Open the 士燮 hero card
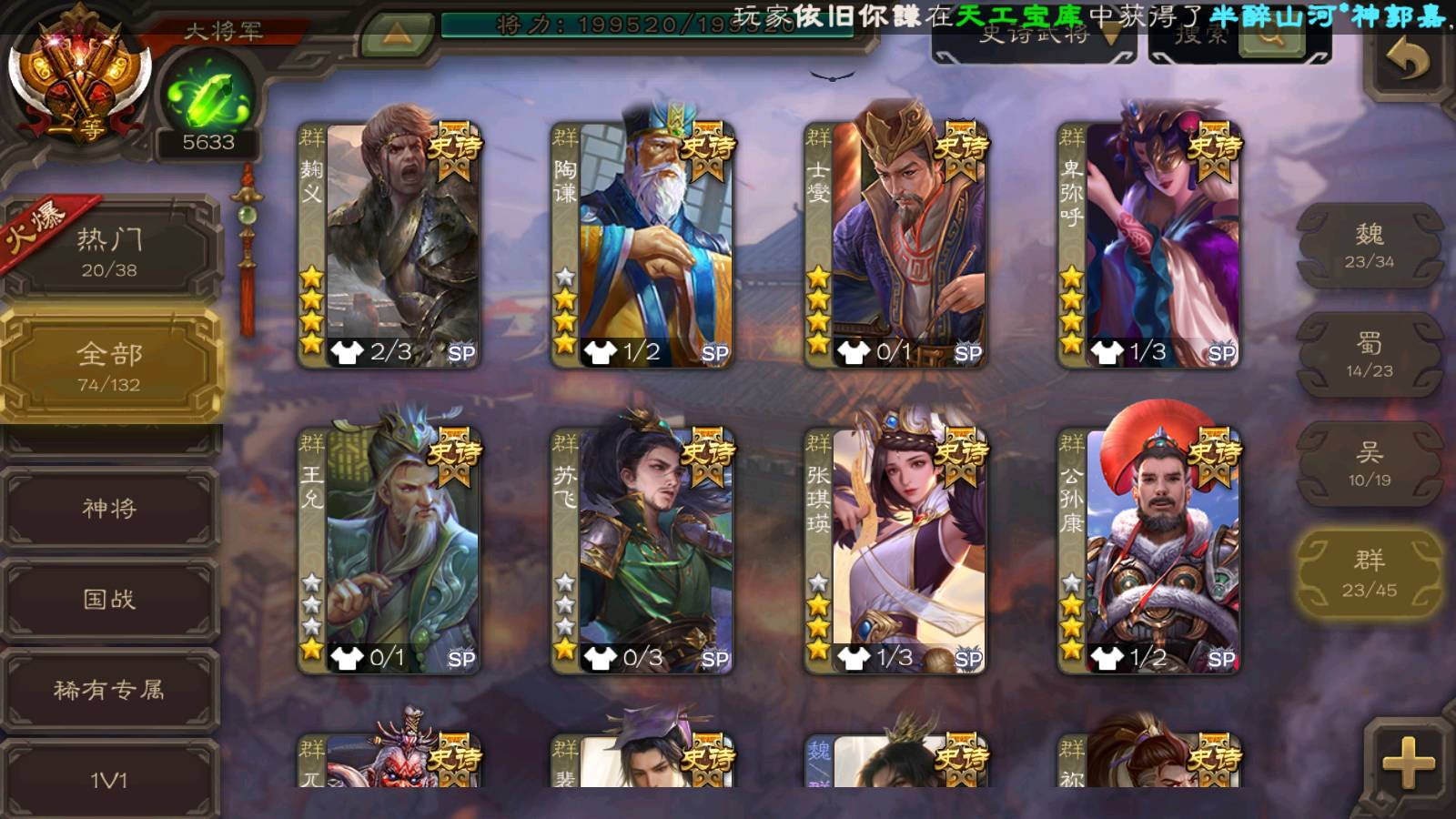The width and height of the screenshot is (1456, 819). [x=895, y=246]
